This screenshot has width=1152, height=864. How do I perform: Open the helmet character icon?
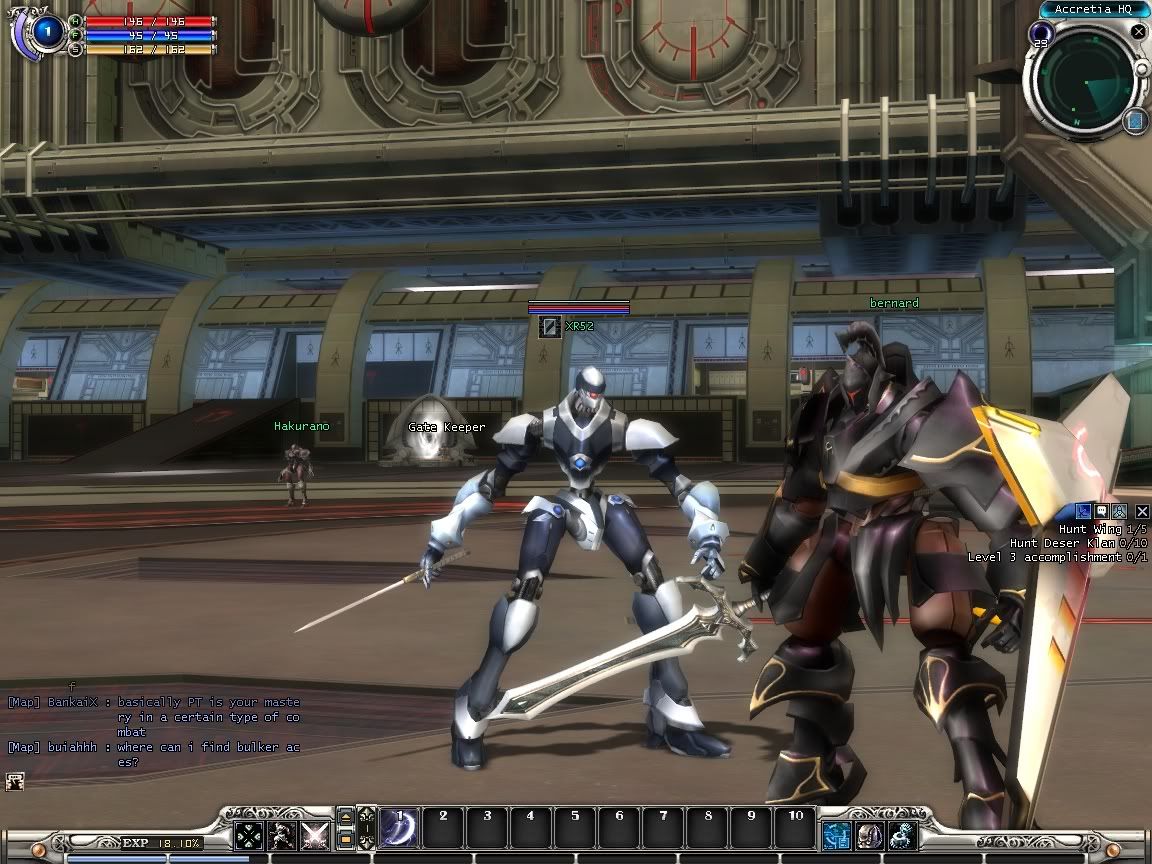(x=870, y=835)
